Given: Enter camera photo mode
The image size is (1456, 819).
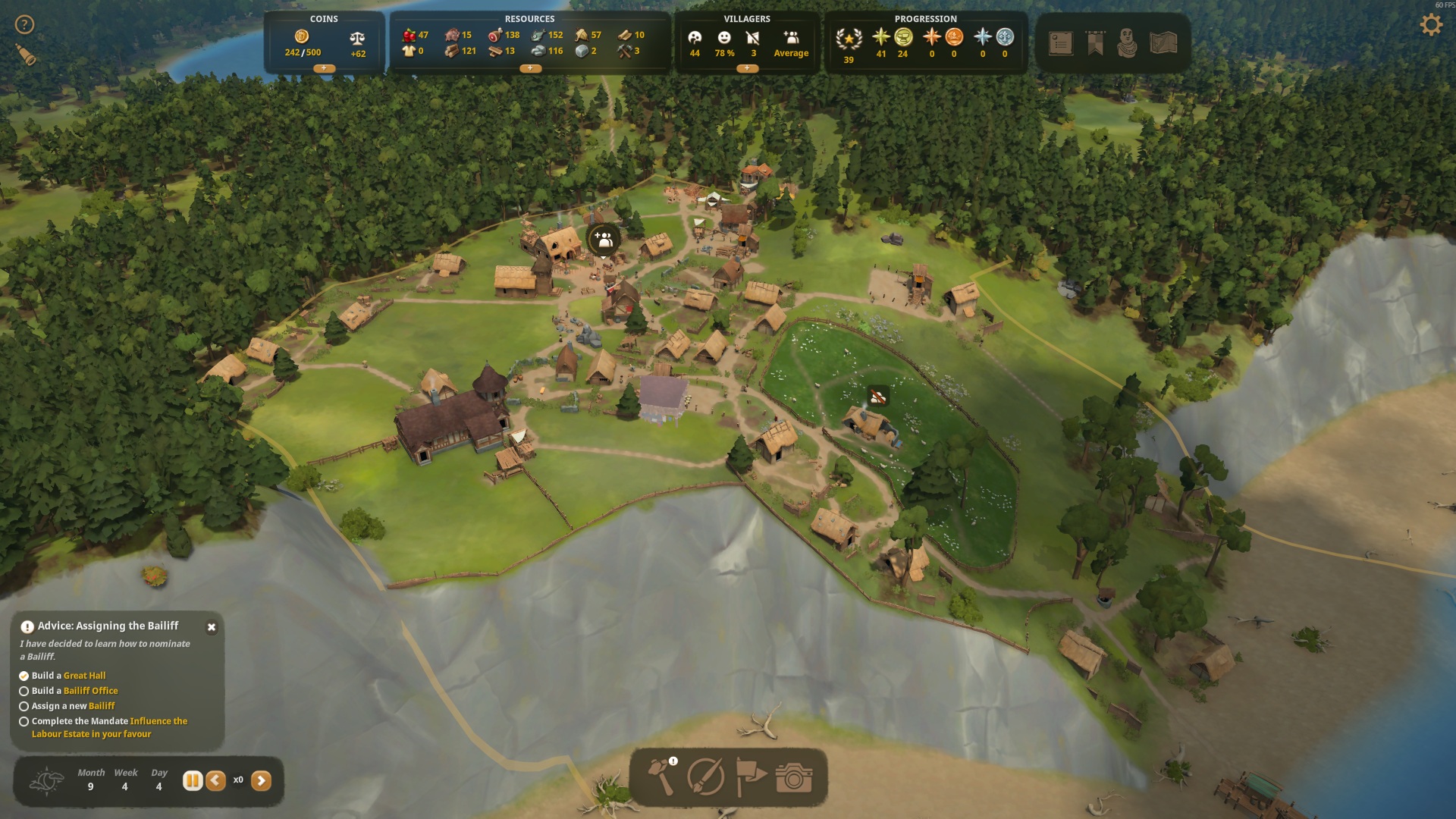Looking at the screenshot, I should (794, 777).
